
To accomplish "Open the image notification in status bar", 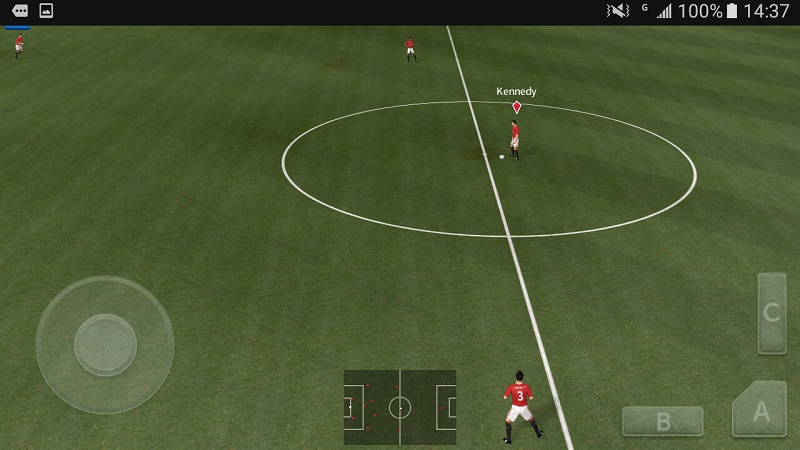I will click(46, 11).
